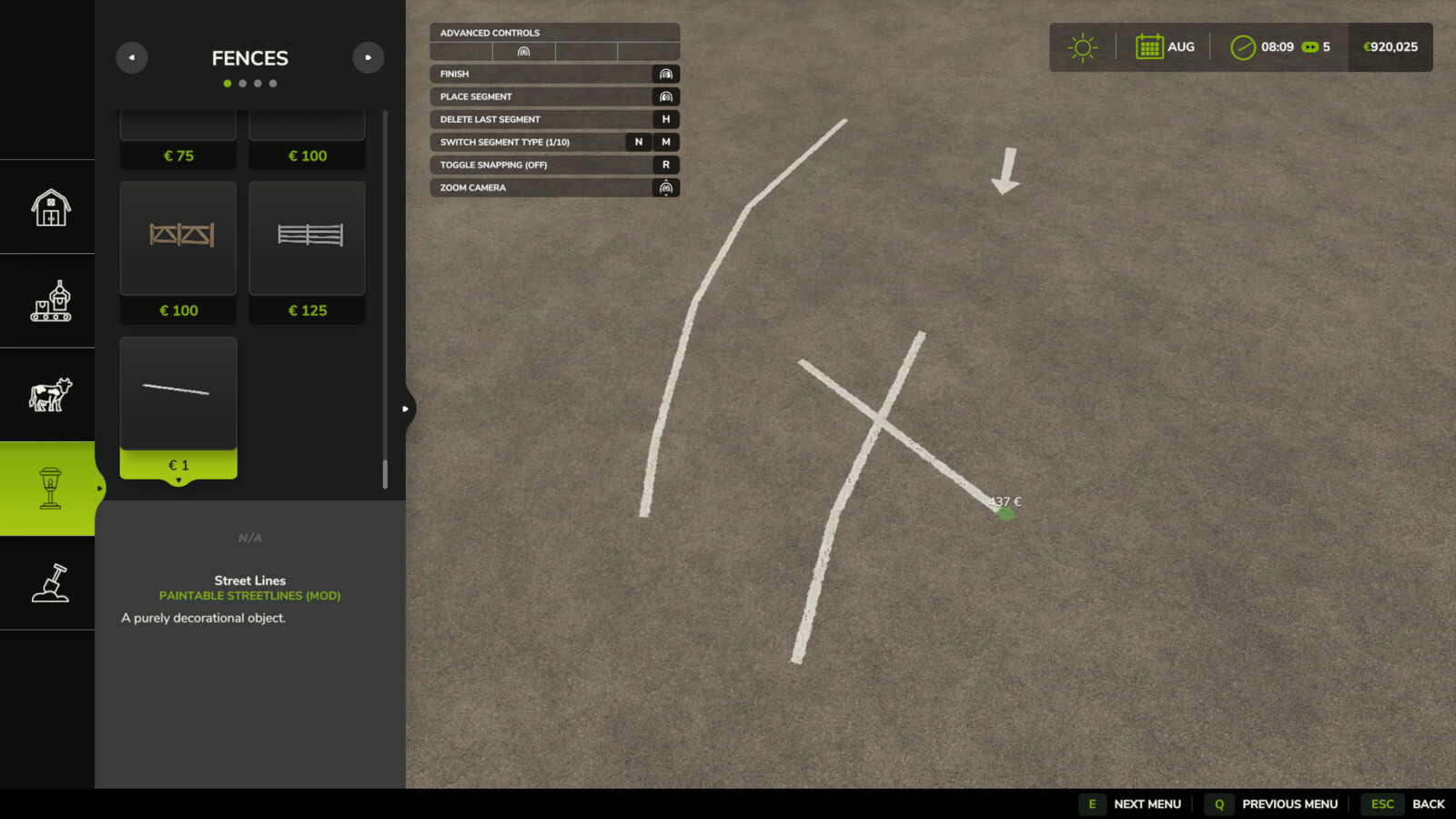Click BACK at the bottom right
This screenshot has width=1456, height=819.
[x=1427, y=804]
